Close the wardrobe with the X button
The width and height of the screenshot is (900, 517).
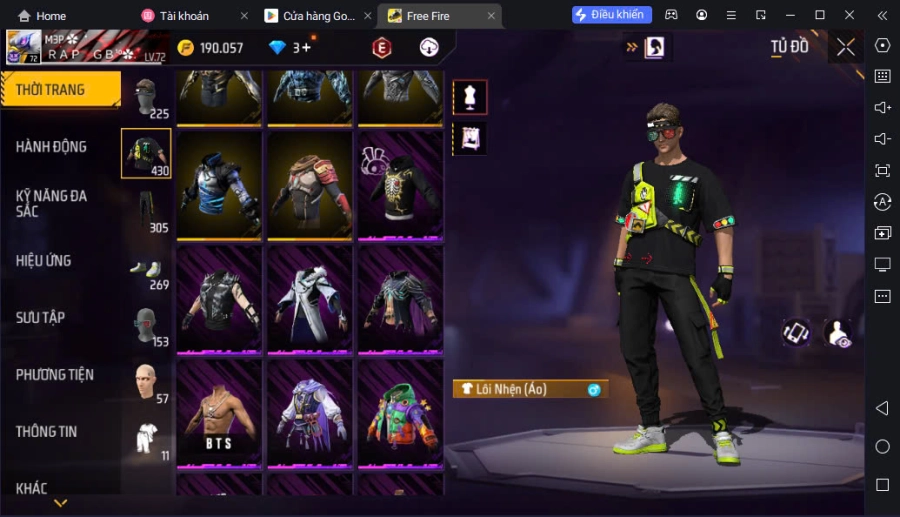[x=846, y=47]
